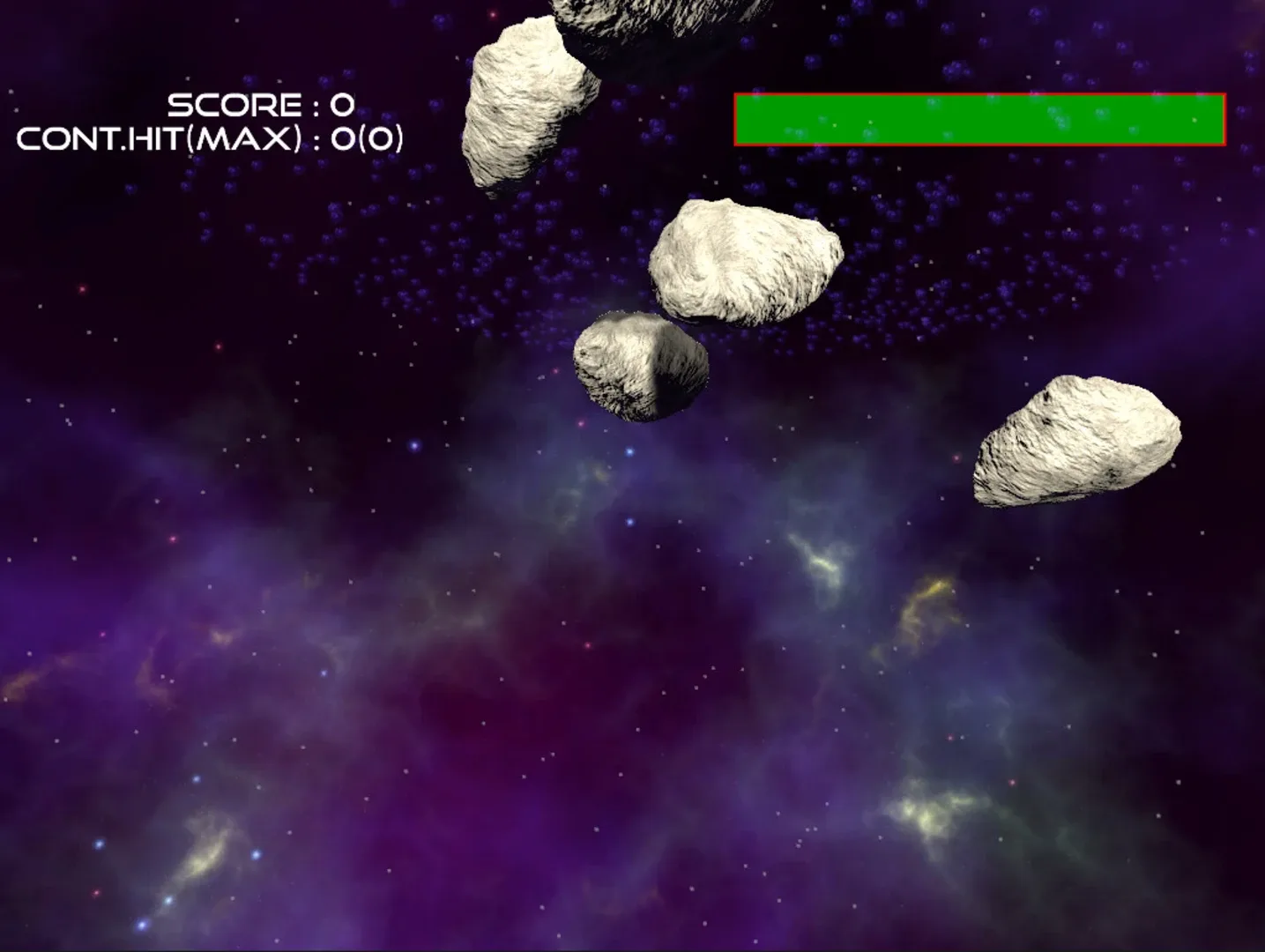
Task: Click the red border of the status bar
Action: click(979, 95)
